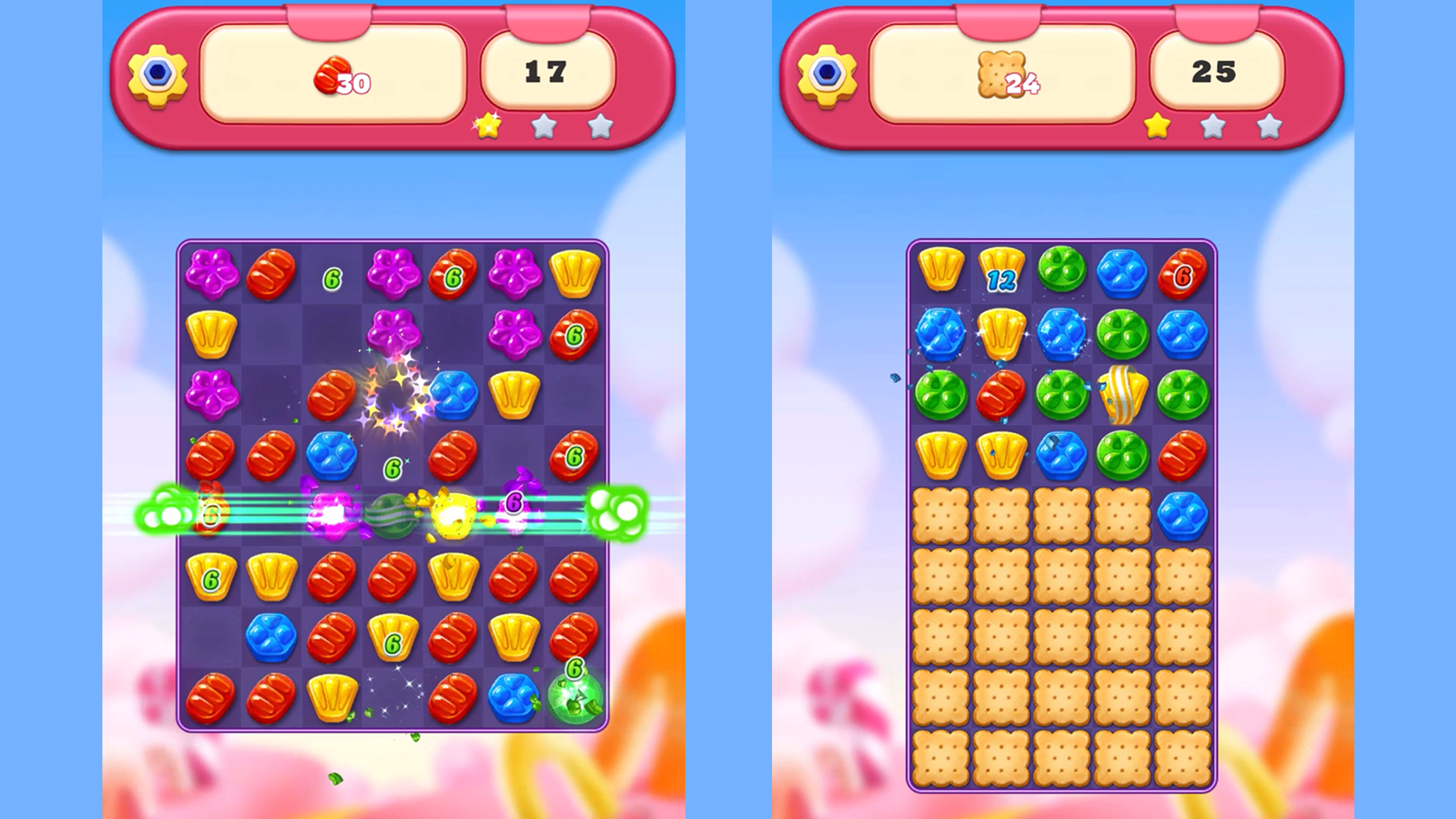Tap the last unearned gray star on left panel
The width and height of the screenshot is (1456, 819).
tap(600, 127)
